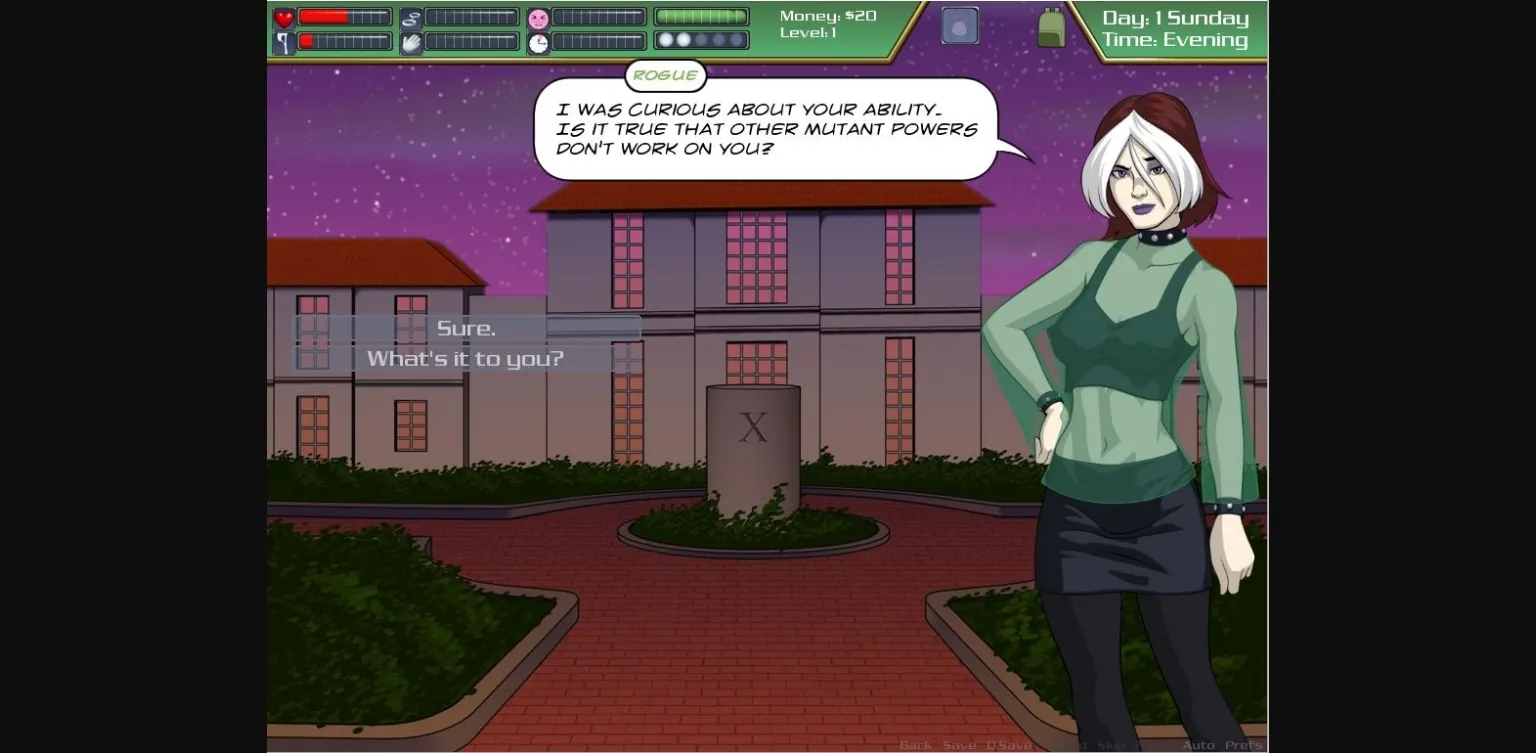Open the cellphone icon at the top
Viewport: 1536px width, 753px height.
[958, 25]
